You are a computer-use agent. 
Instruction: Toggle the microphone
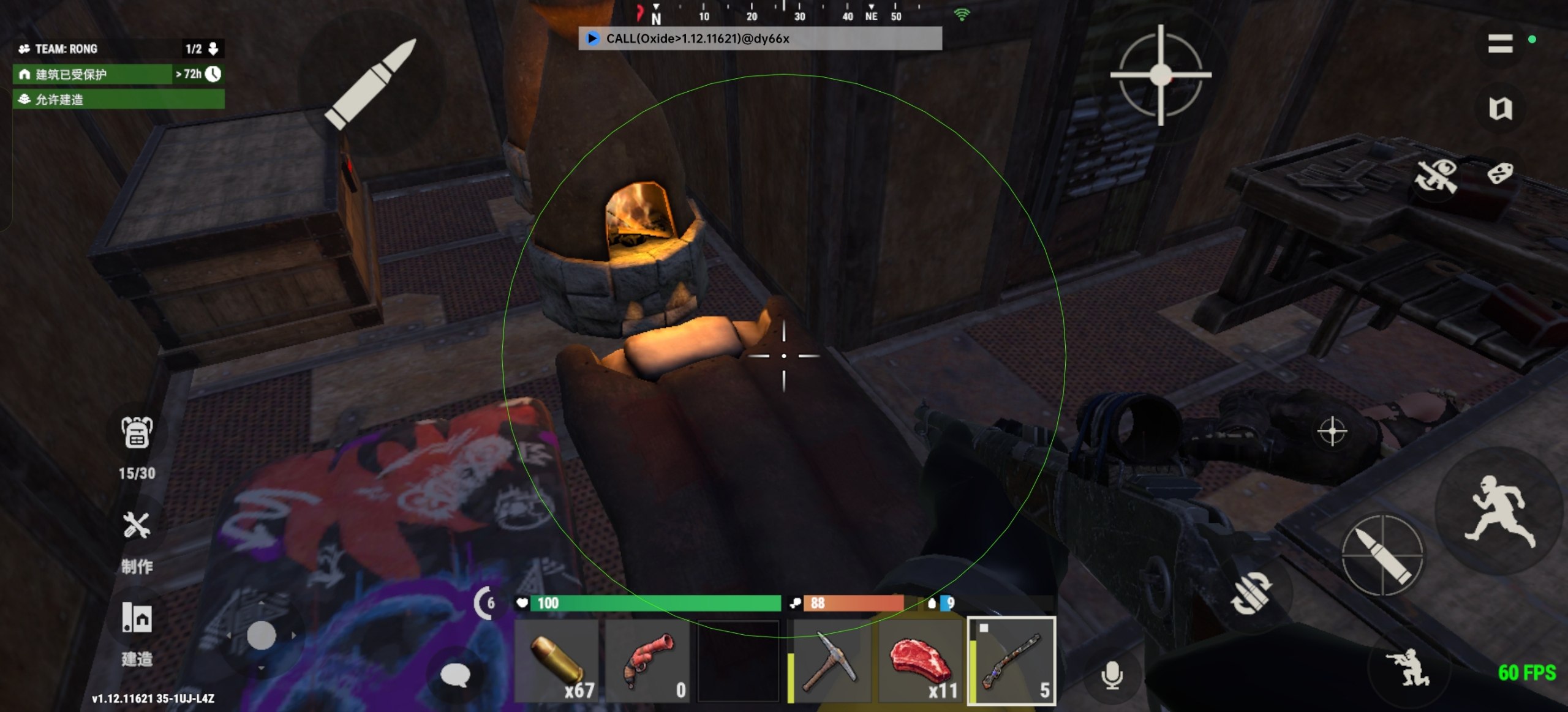[x=1112, y=676]
